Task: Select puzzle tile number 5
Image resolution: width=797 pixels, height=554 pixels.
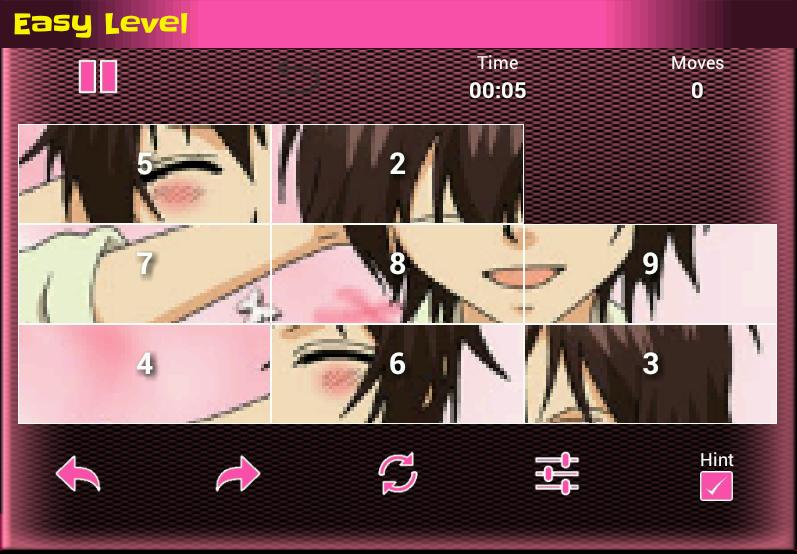Action: (145, 174)
